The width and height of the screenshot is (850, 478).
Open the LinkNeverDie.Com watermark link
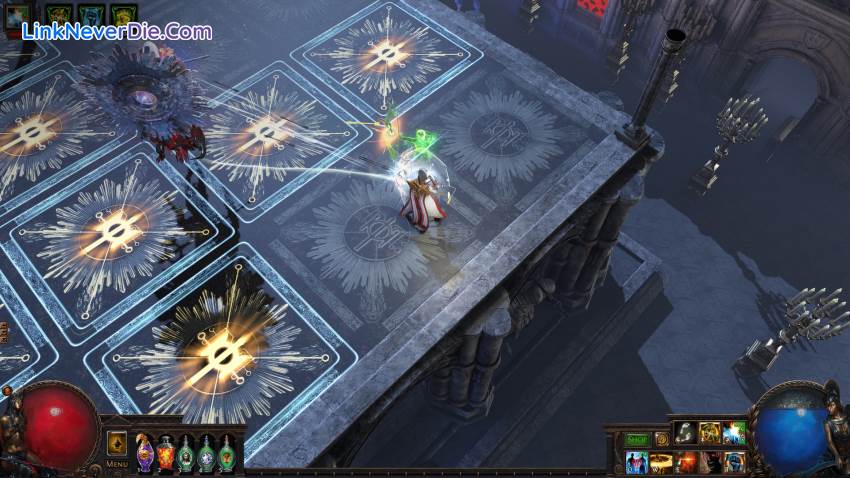coord(117,32)
